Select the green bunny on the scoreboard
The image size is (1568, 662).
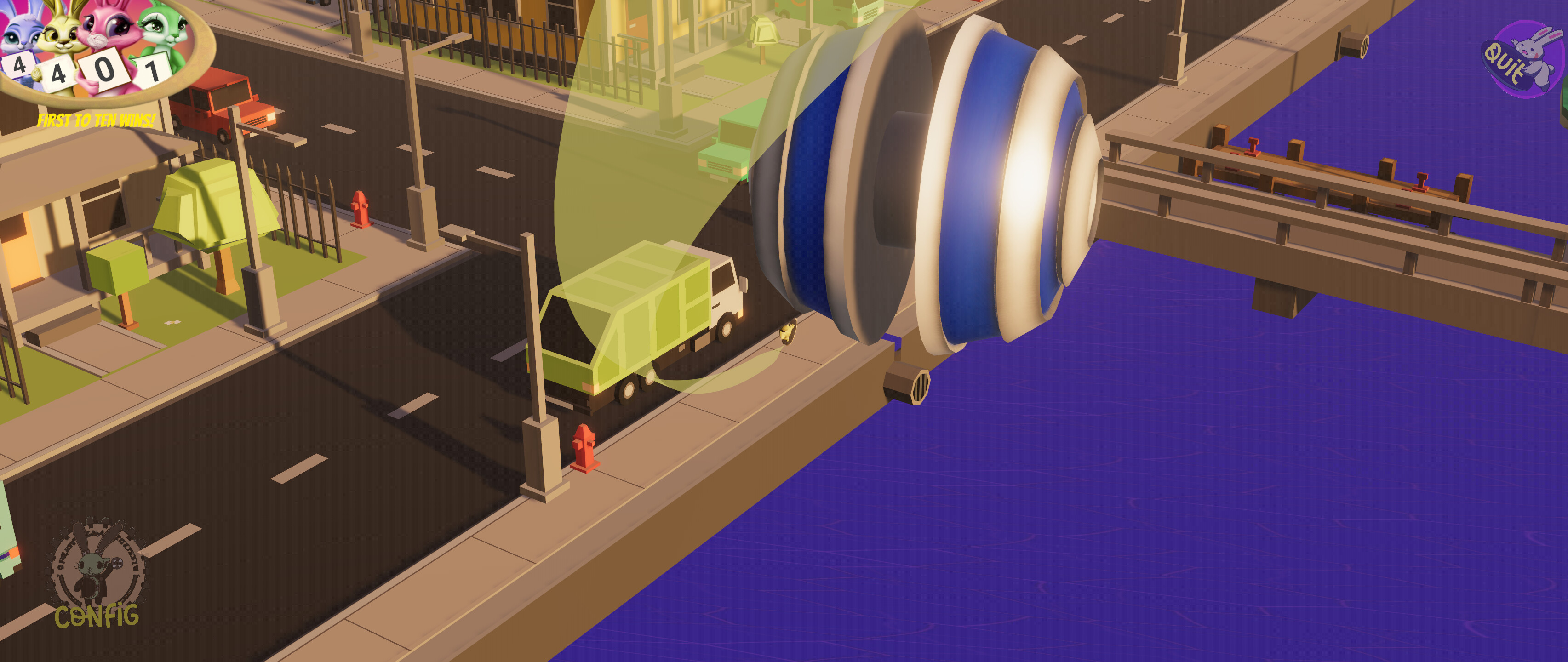pyautogui.click(x=160, y=30)
